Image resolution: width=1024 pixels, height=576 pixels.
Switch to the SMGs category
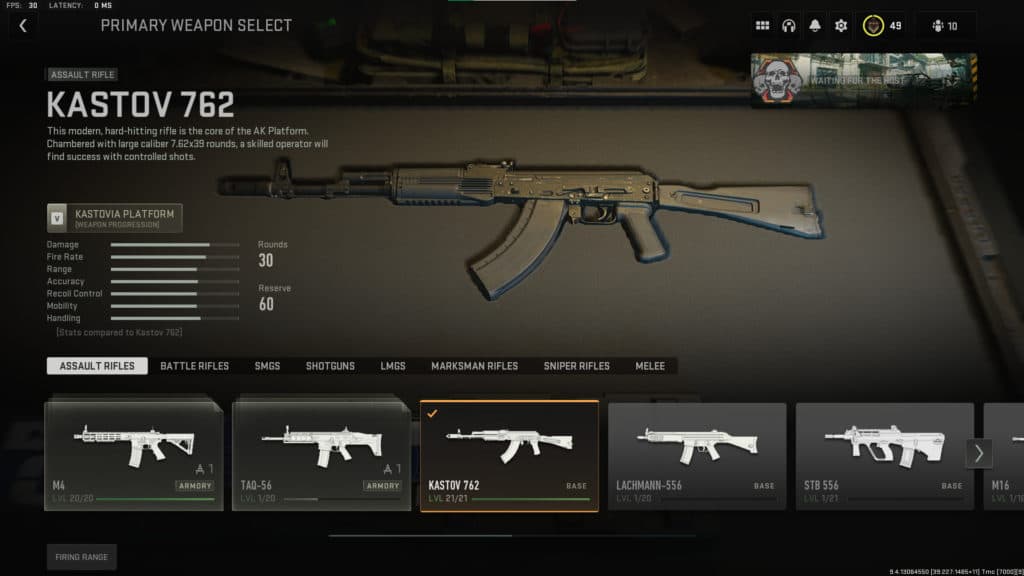[x=267, y=366]
